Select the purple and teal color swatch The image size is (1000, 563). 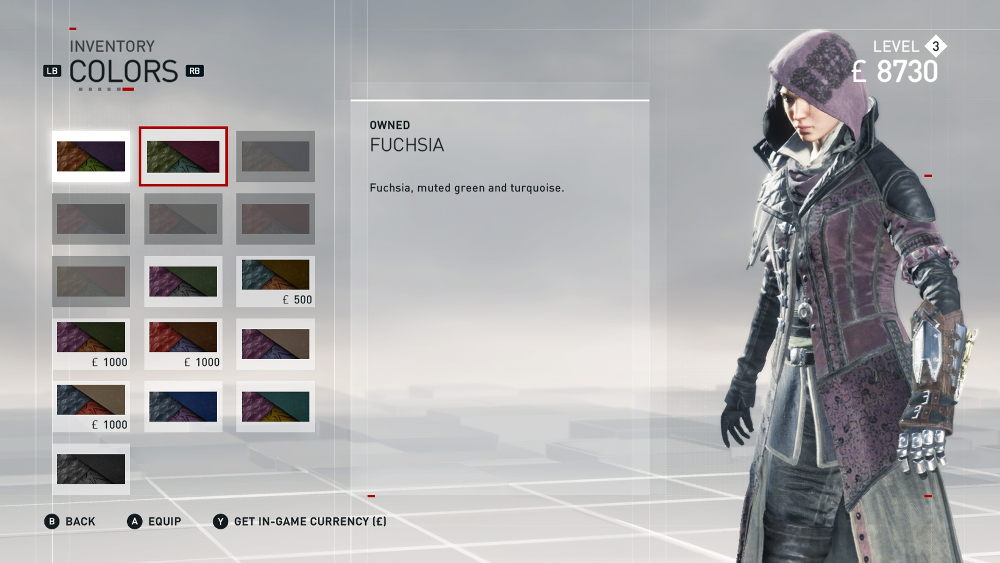coord(275,406)
